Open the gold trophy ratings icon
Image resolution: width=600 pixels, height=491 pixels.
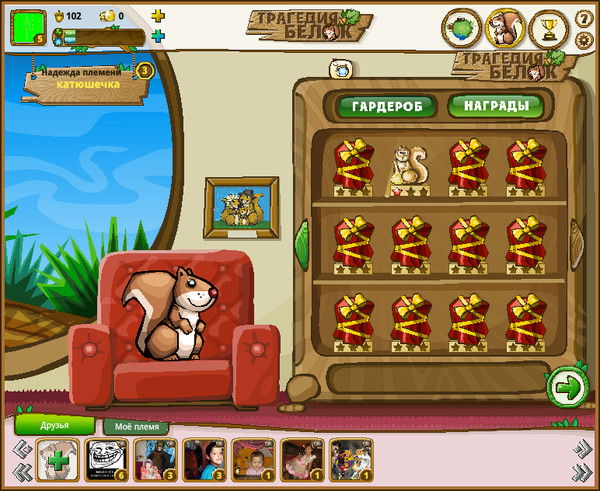(548, 28)
